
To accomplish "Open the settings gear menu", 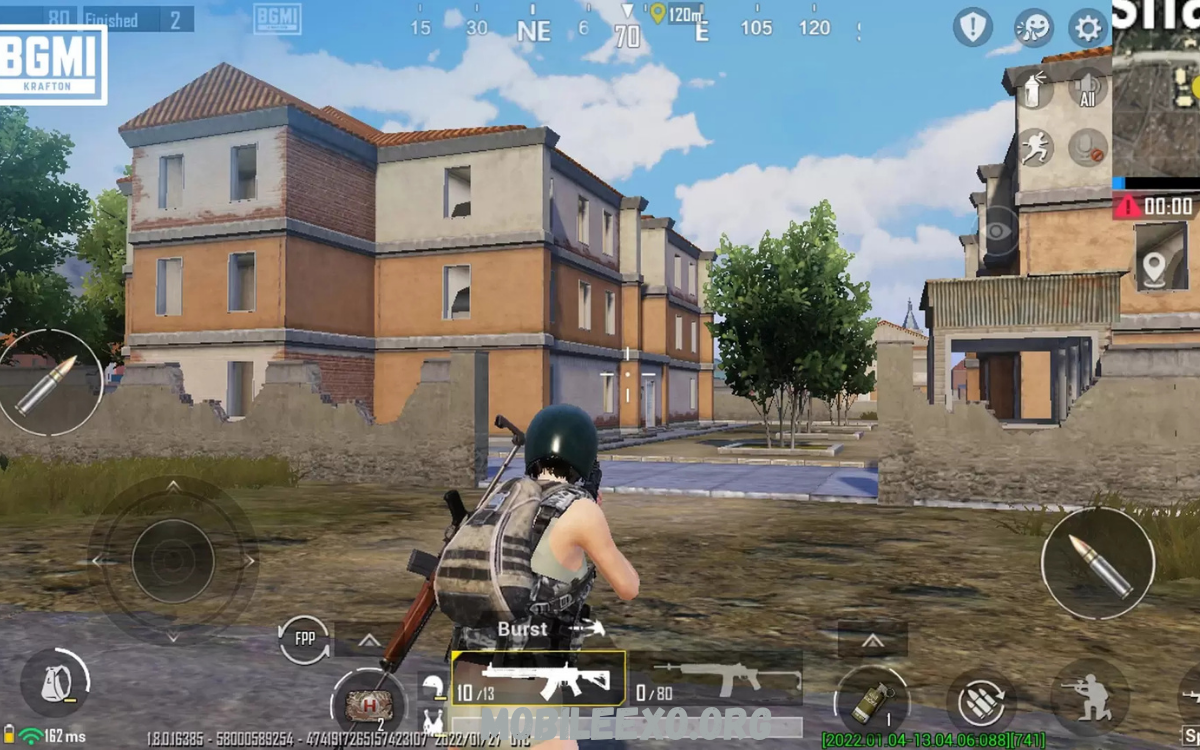I will click(1087, 27).
